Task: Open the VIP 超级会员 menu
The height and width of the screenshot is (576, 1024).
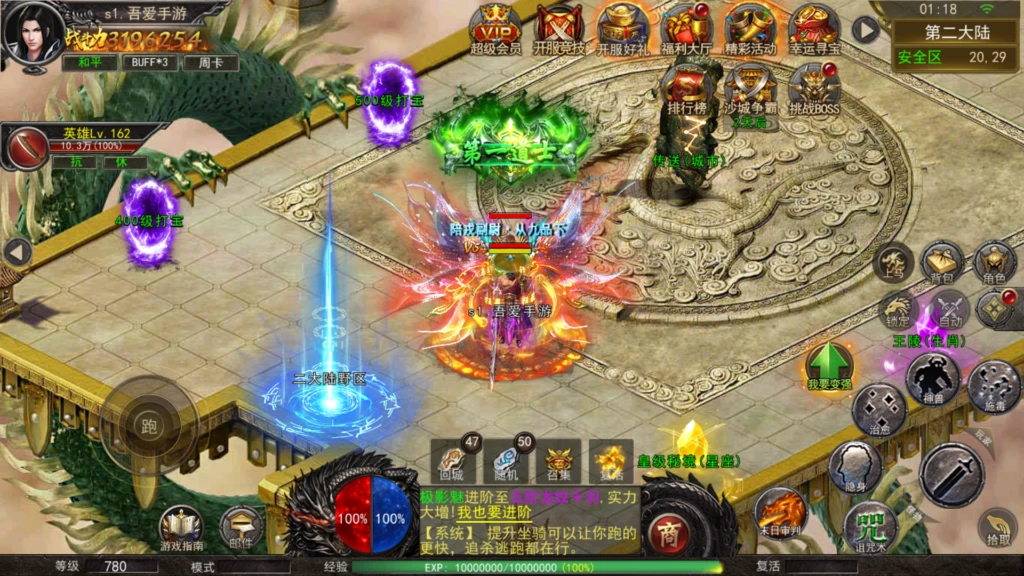Action: pyautogui.click(x=496, y=26)
